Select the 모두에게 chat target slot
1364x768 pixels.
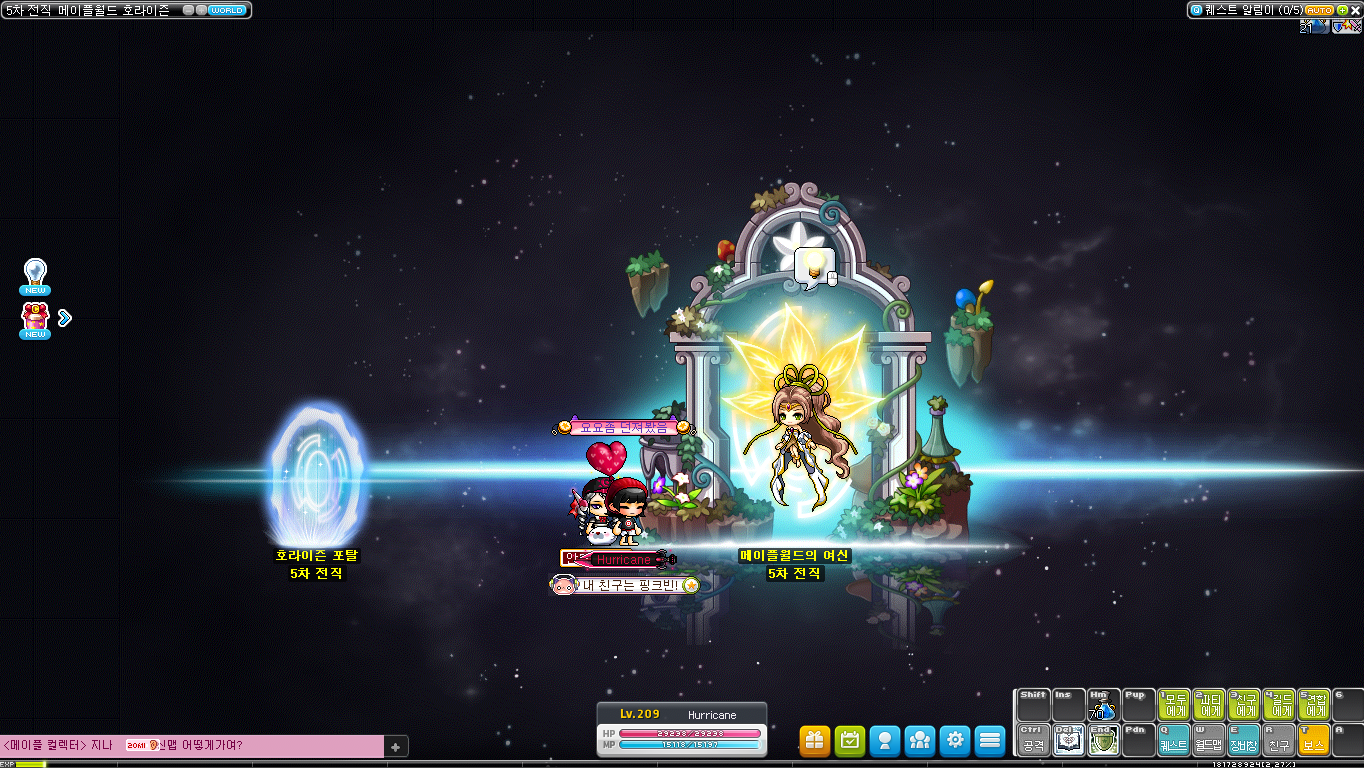click(1174, 704)
